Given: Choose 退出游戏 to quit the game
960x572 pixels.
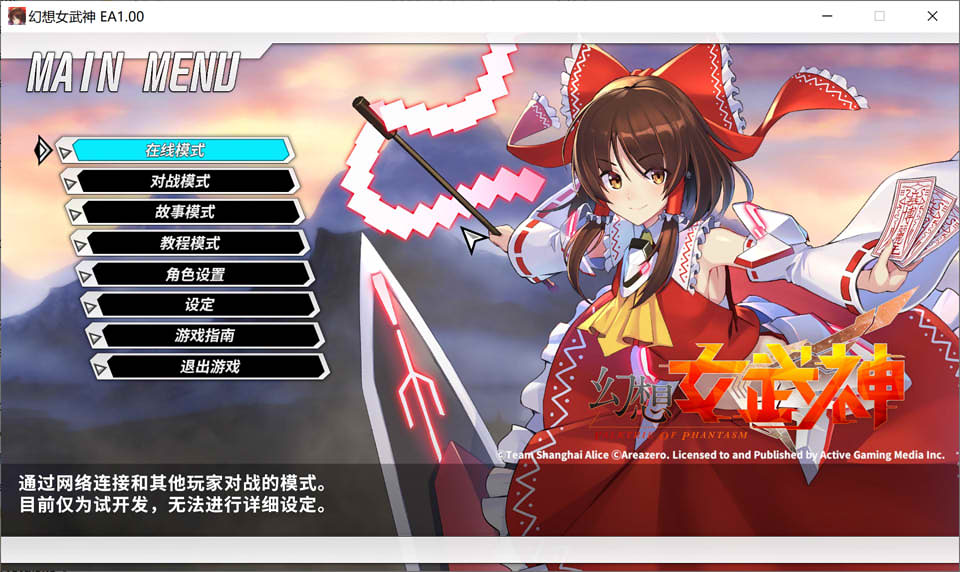Looking at the screenshot, I should click(x=210, y=367).
